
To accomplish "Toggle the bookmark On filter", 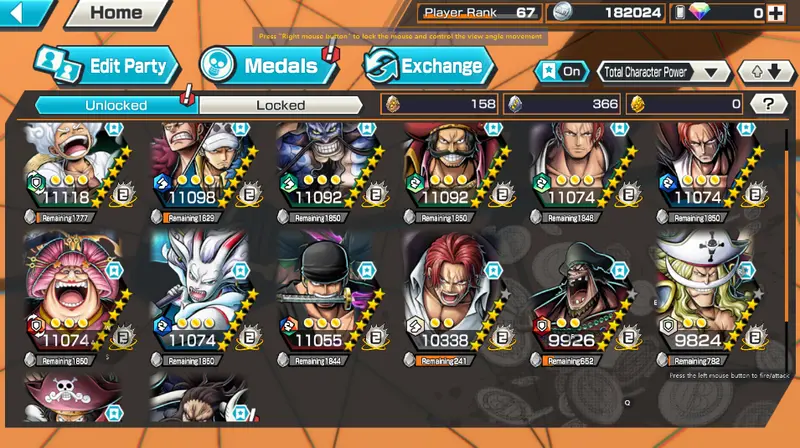I will [561, 72].
